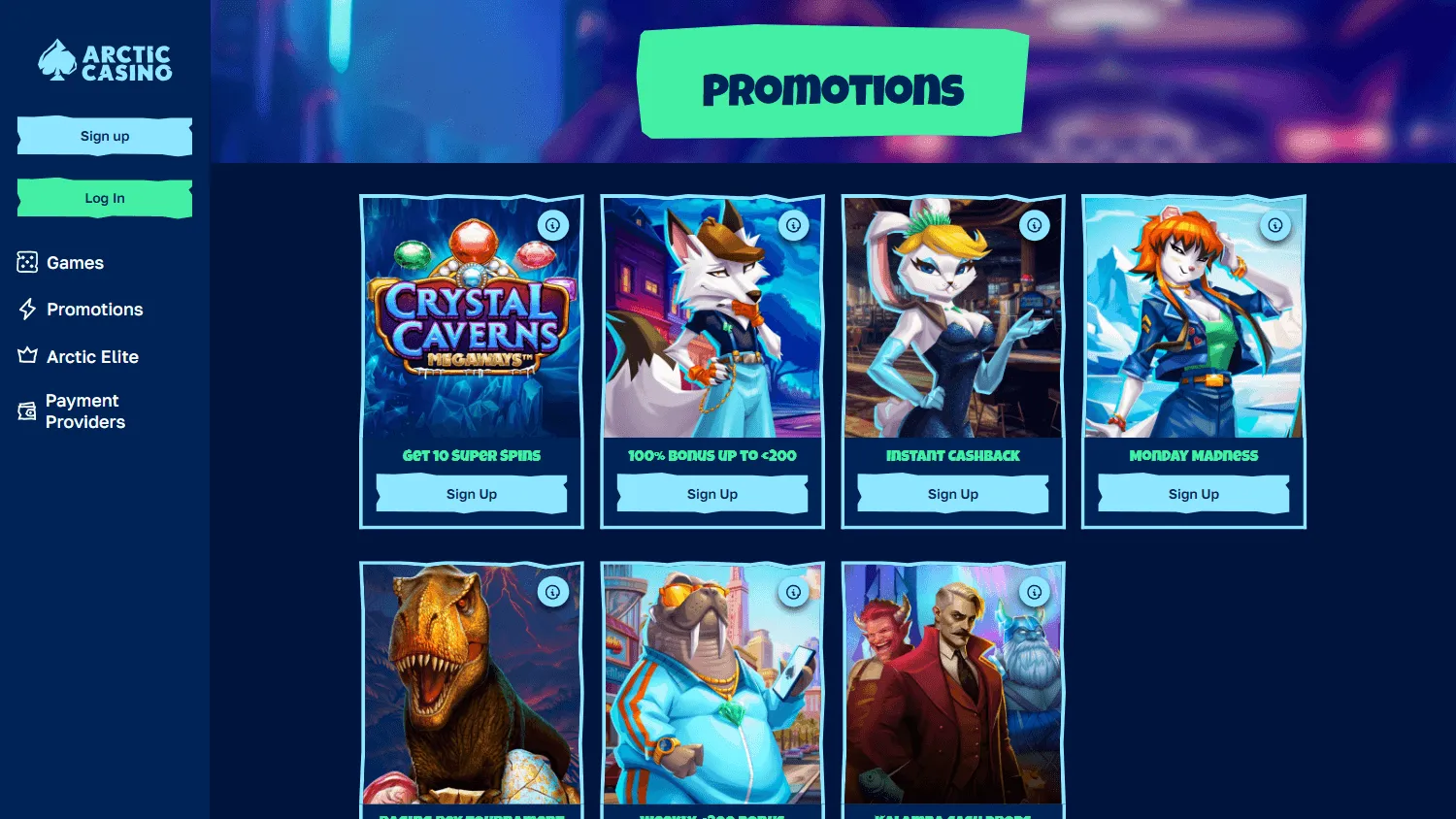
Task: Open info details for Monday Madness promo
Action: pos(1275,225)
